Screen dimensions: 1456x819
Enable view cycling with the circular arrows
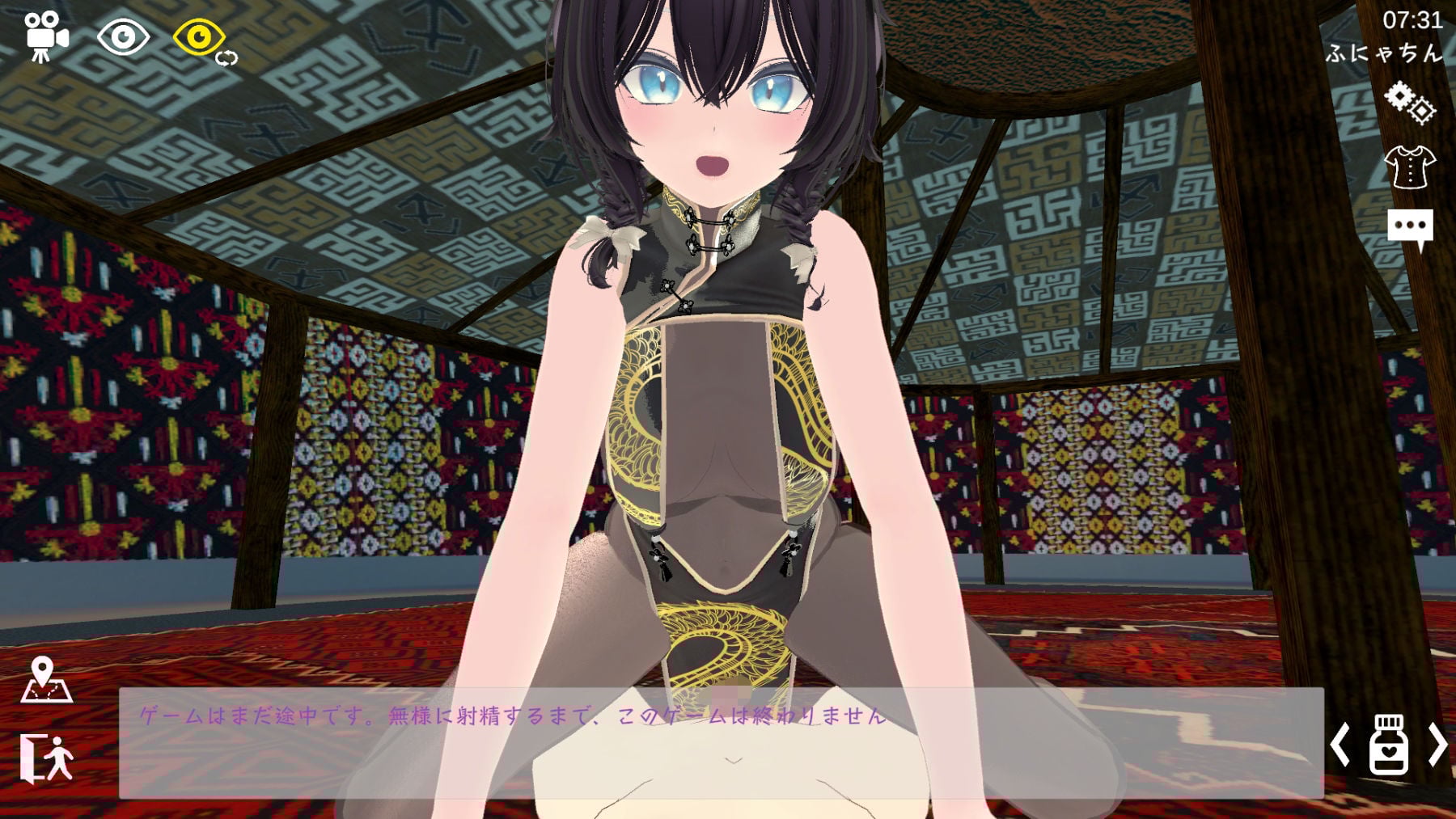click(x=226, y=57)
